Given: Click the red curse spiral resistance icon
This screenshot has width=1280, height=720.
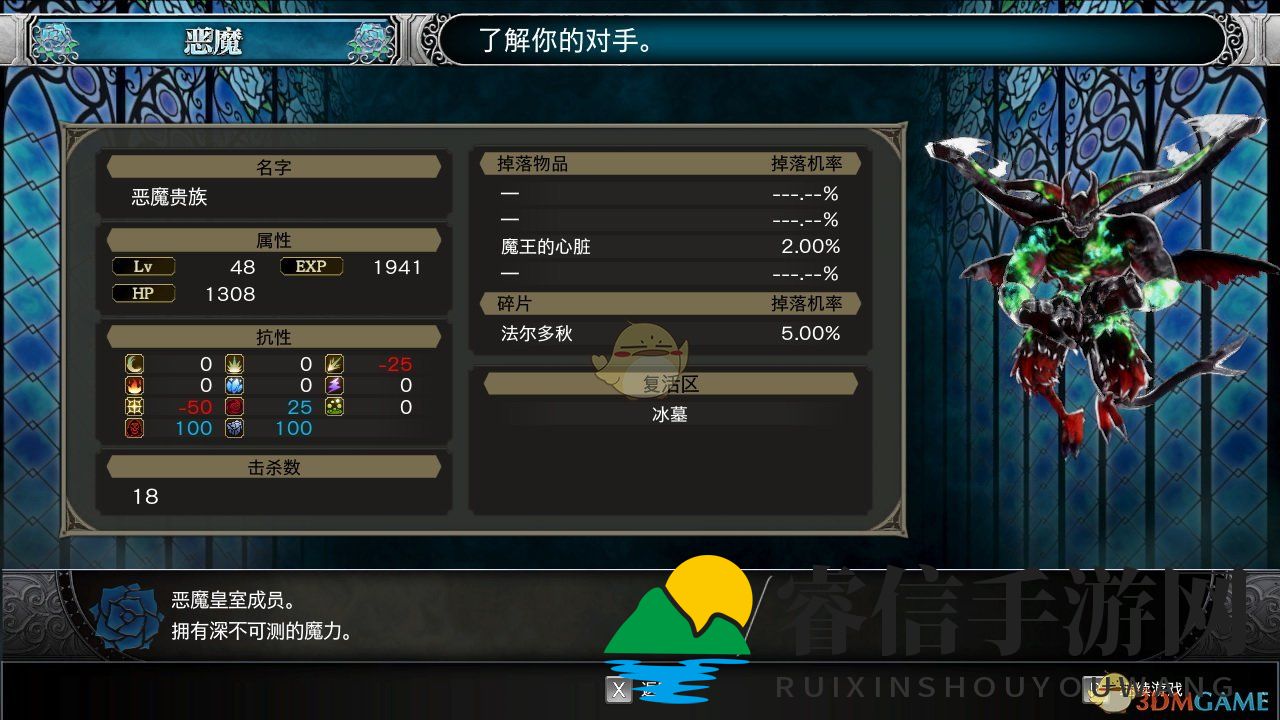Looking at the screenshot, I should pyautogui.click(x=235, y=407).
